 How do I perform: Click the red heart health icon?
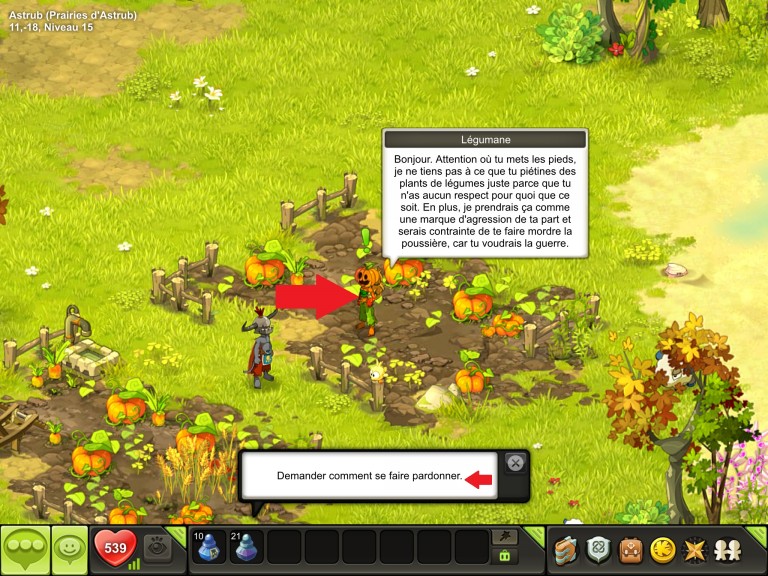(x=115, y=548)
